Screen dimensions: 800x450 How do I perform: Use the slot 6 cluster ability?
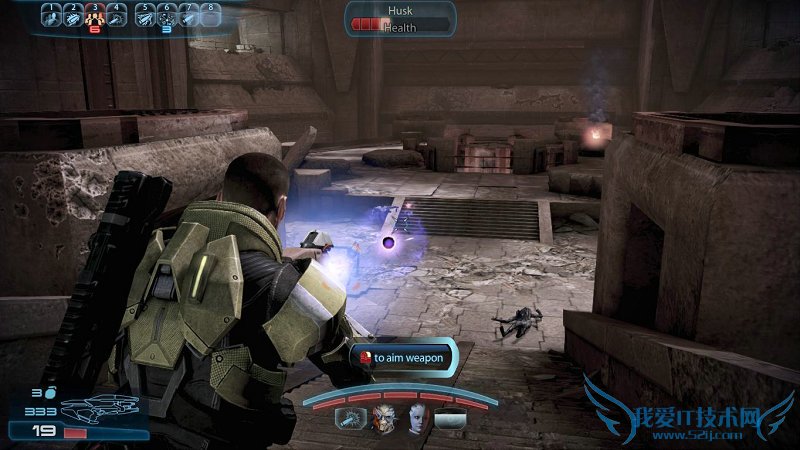point(167,15)
